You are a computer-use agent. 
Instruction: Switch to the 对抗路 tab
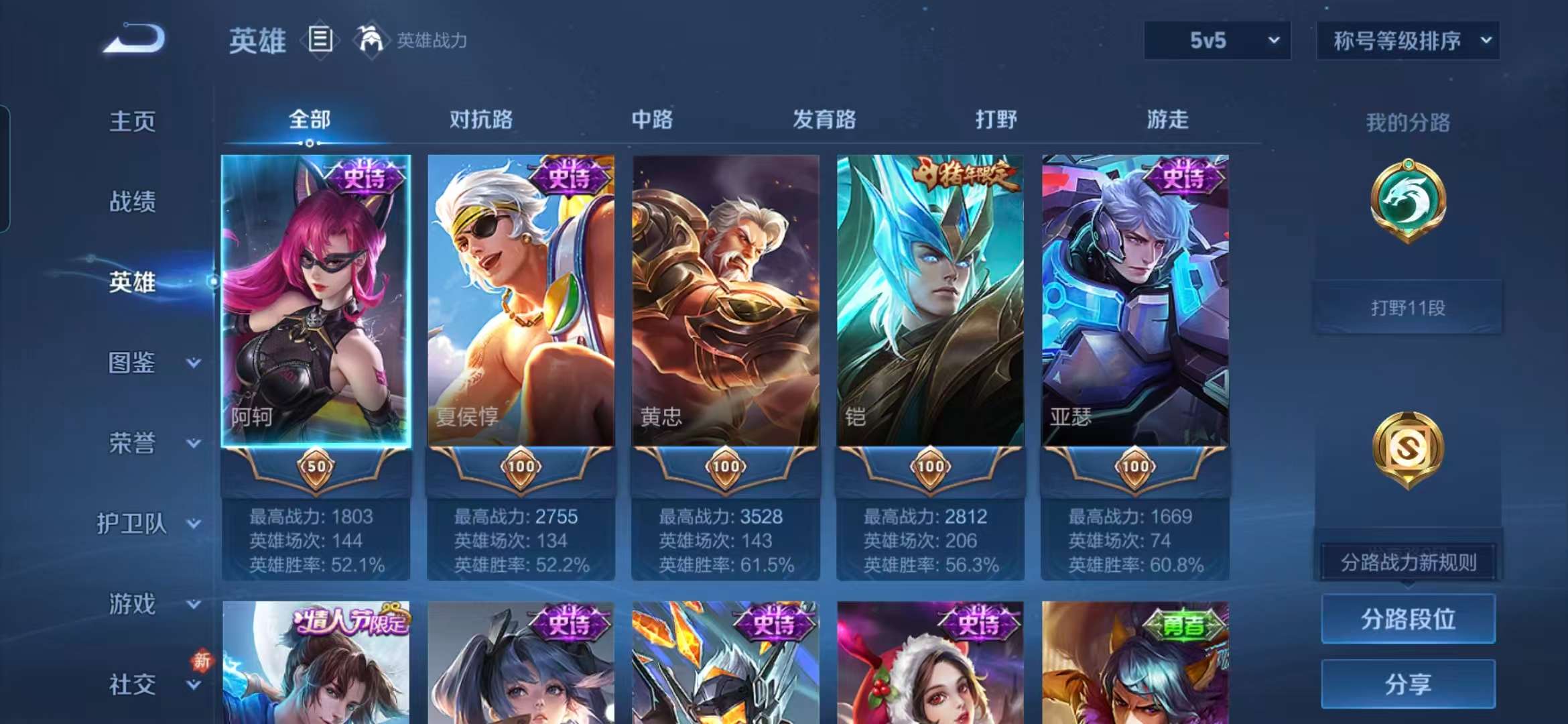482,119
